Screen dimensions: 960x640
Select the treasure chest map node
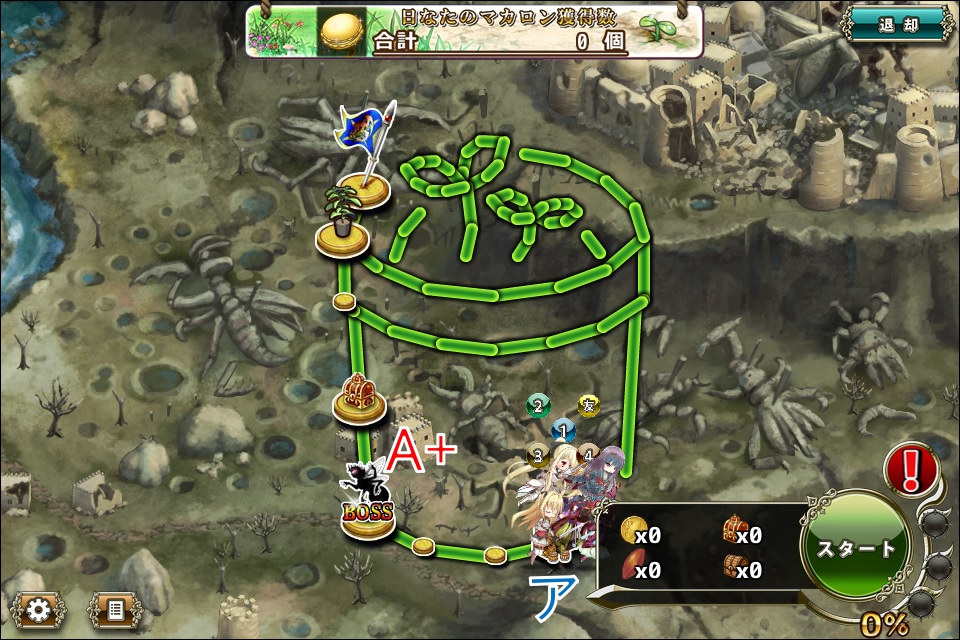(x=358, y=397)
